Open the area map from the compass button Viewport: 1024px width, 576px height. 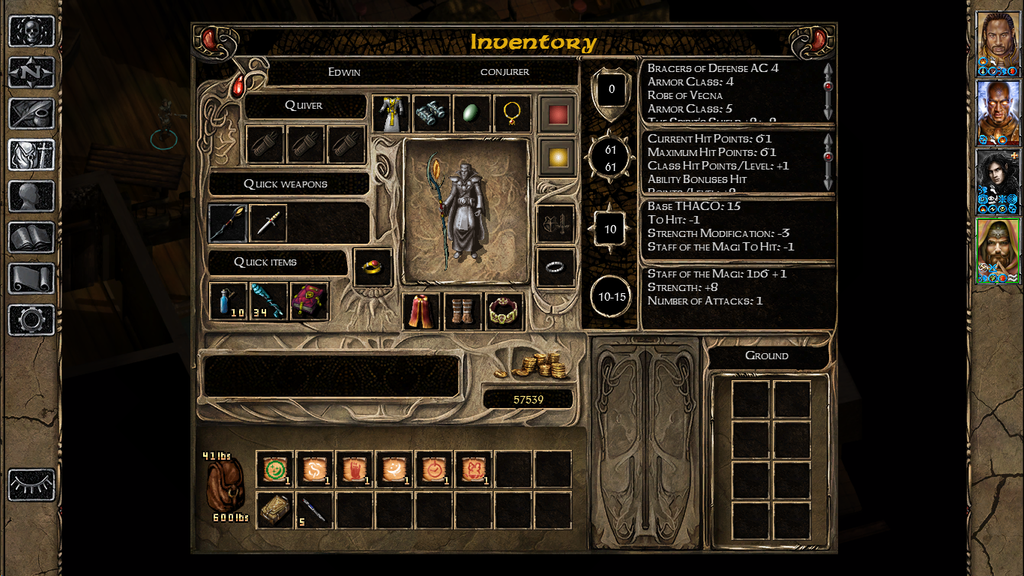[x=31, y=72]
